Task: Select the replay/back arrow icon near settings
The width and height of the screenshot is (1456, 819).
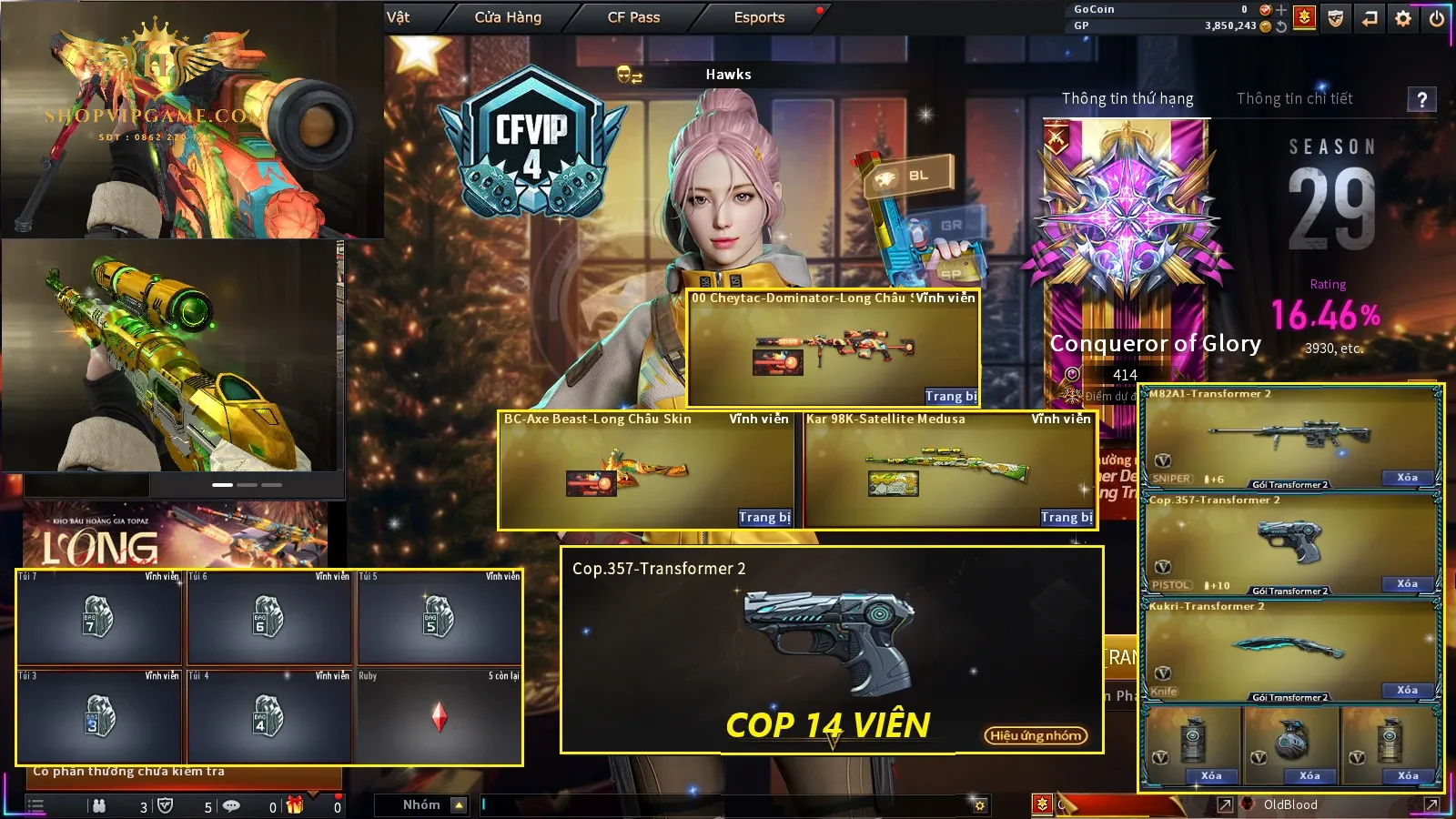Action: point(1369,18)
